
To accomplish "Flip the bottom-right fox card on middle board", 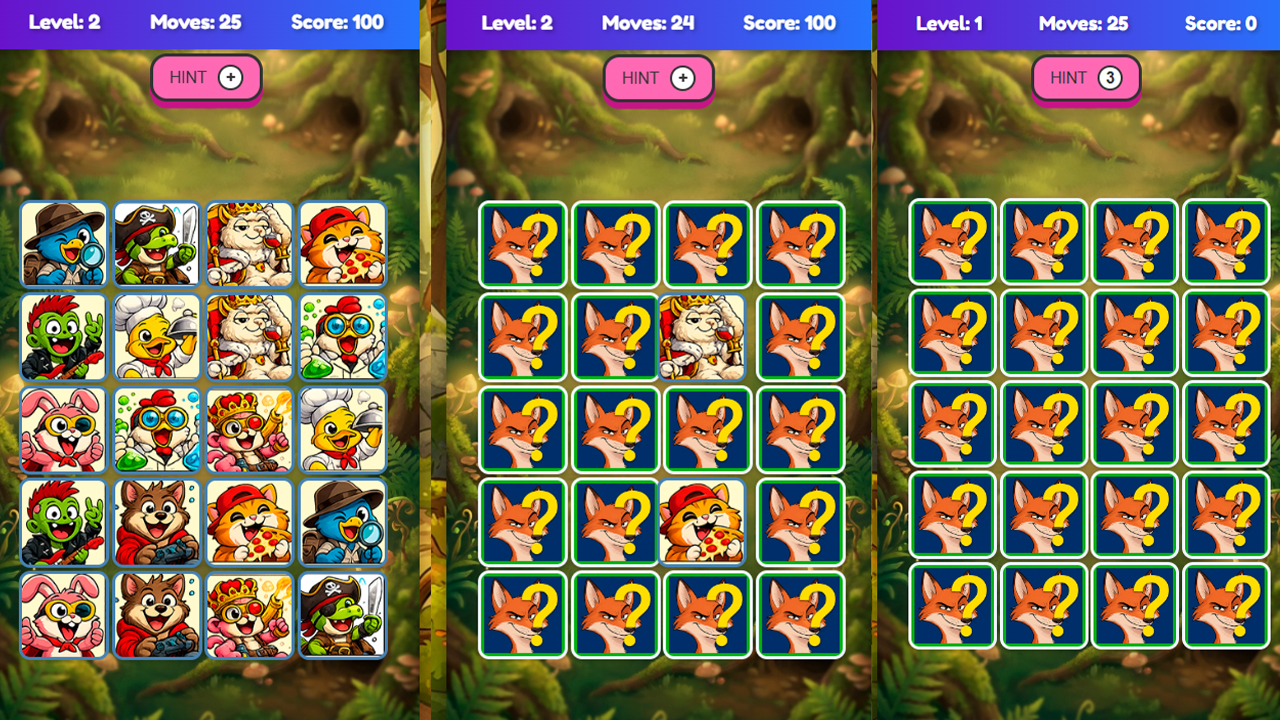I will click(x=800, y=614).
